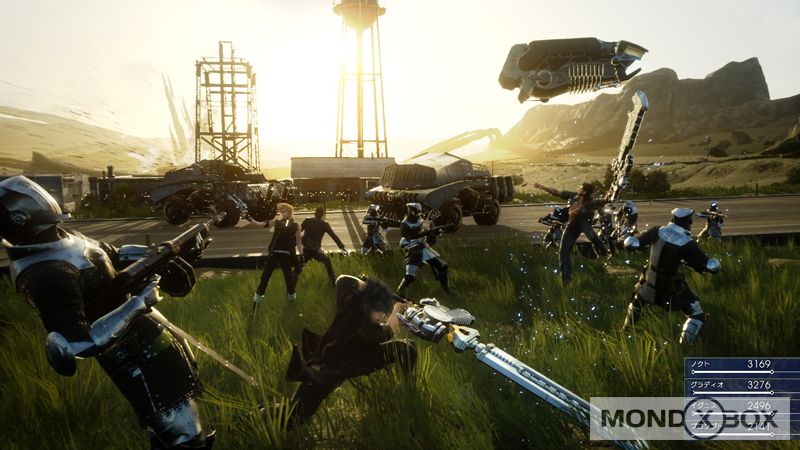
Task: Click the MondoXbox watermark logo
Action: tap(688, 420)
